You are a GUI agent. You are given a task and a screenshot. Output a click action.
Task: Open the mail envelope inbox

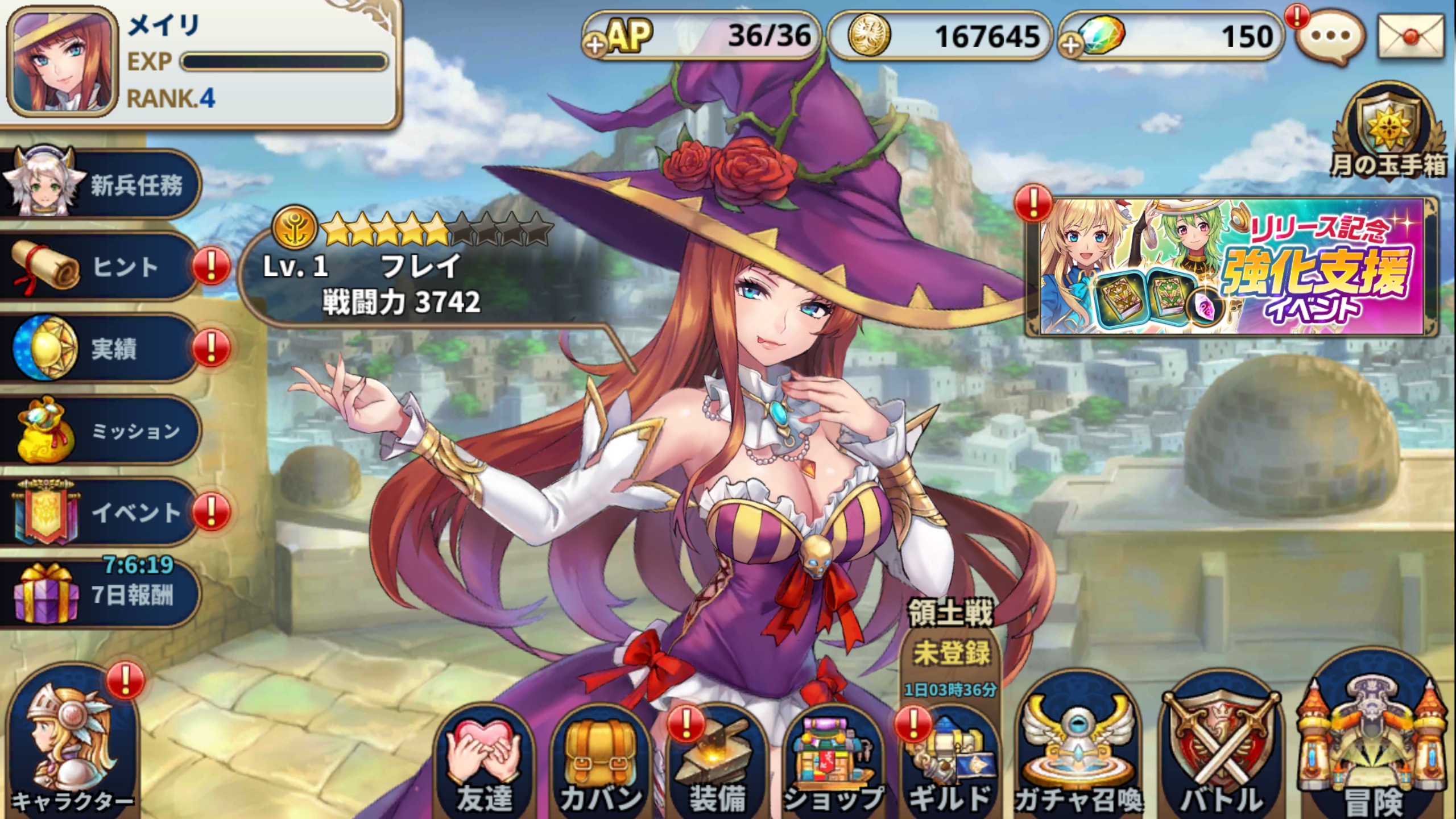pyautogui.click(x=1410, y=36)
